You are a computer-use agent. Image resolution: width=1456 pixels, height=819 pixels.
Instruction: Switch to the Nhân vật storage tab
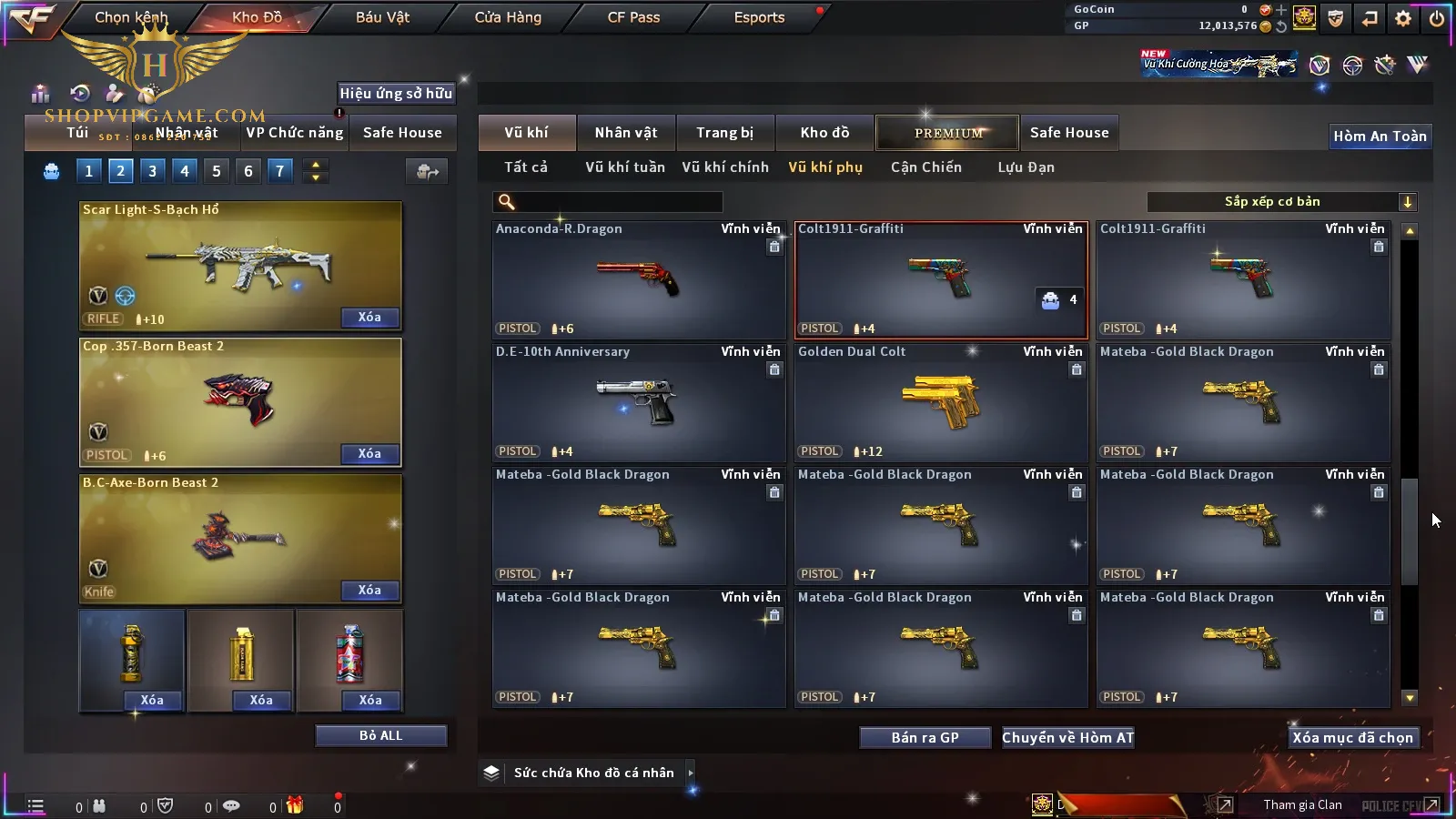tap(625, 133)
